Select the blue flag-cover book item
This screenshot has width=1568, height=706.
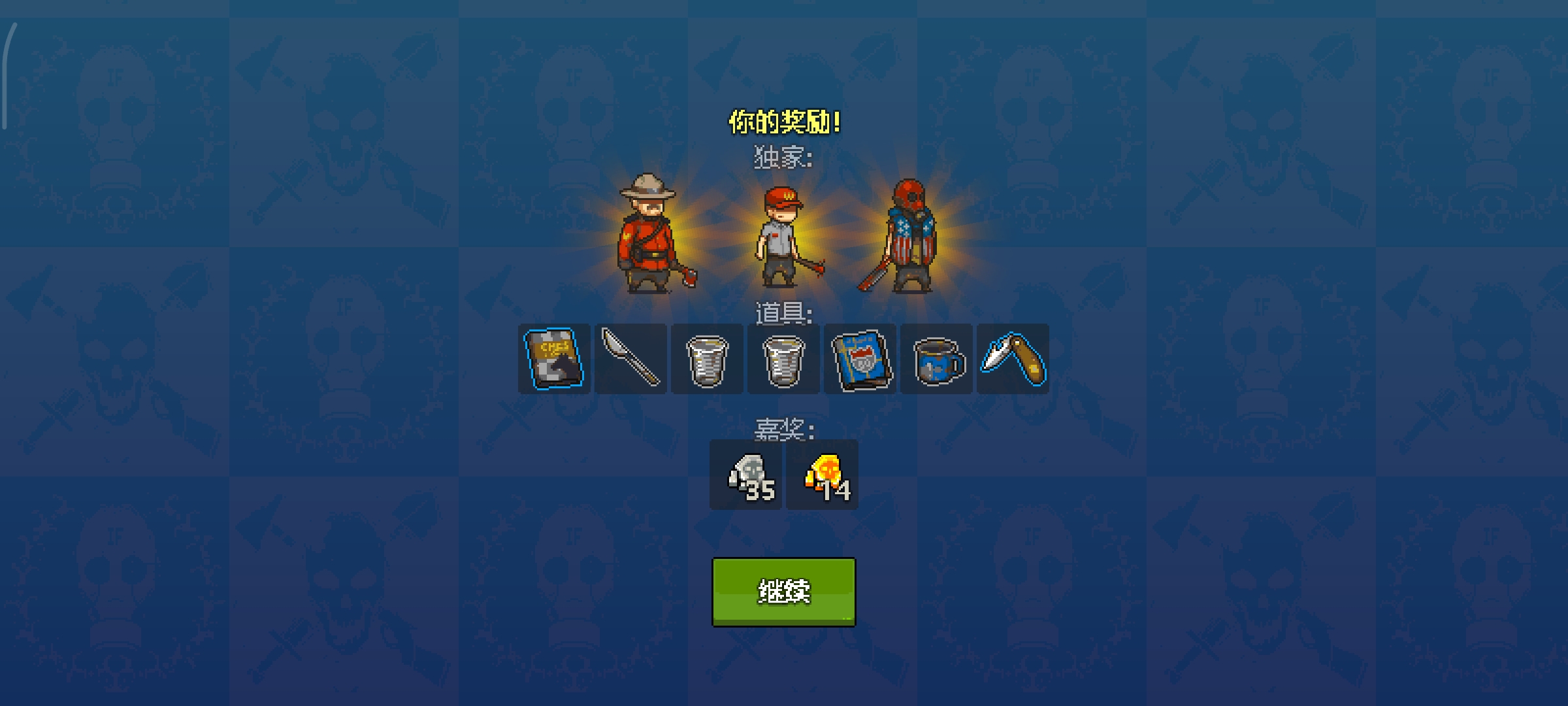tap(860, 360)
